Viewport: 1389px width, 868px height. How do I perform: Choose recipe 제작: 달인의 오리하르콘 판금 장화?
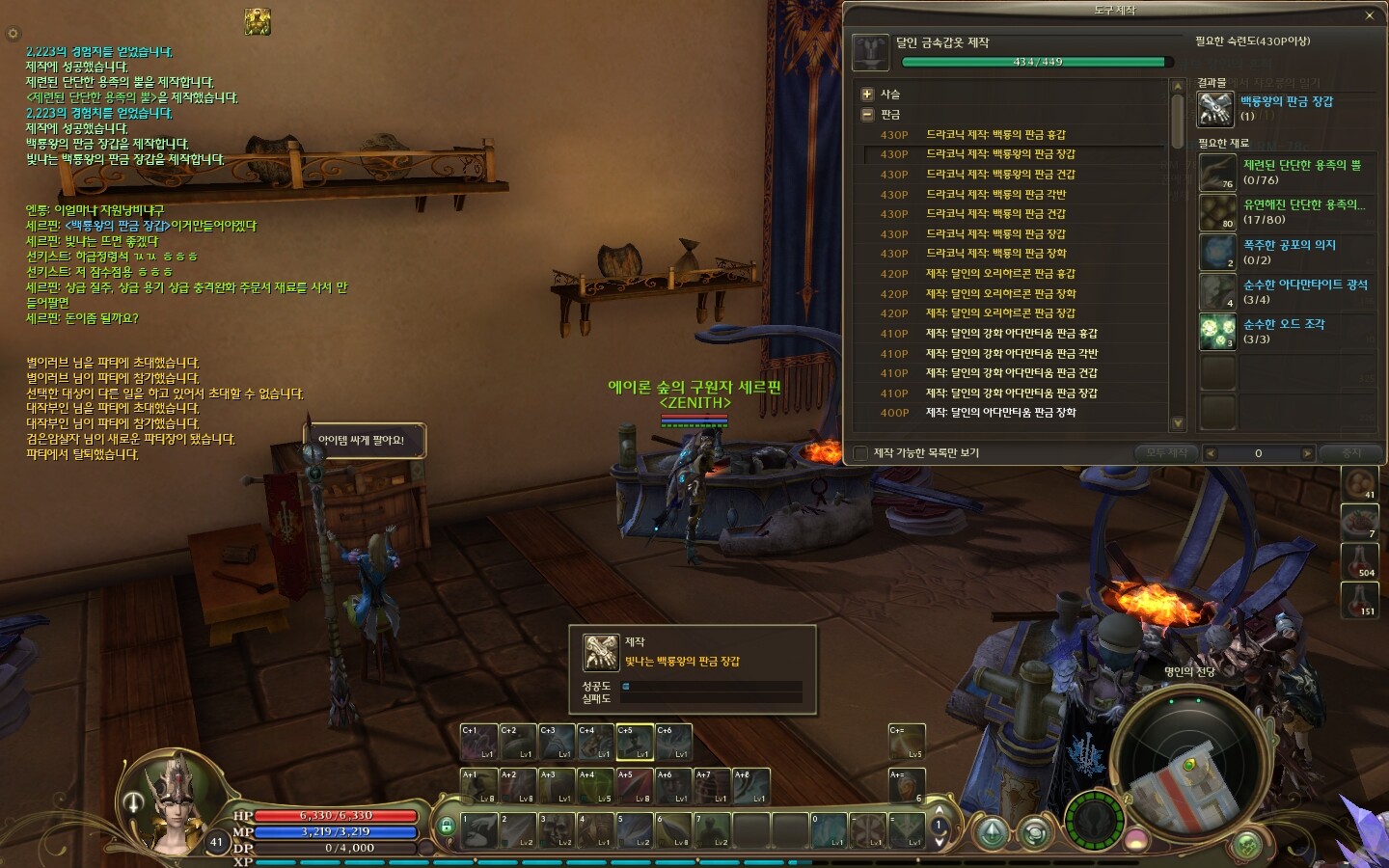pyautogui.click(x=1000, y=294)
